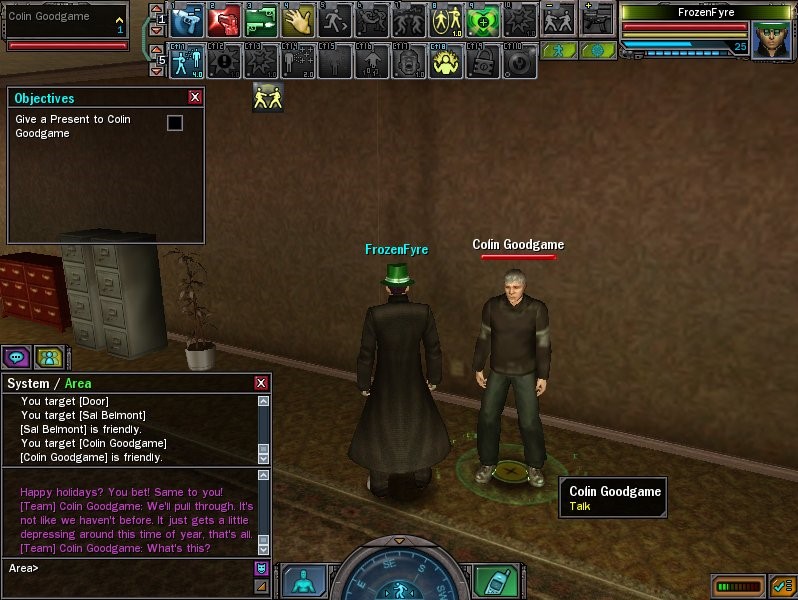
Task: Open the purple speech bubble chat button
Action: (x=16, y=356)
